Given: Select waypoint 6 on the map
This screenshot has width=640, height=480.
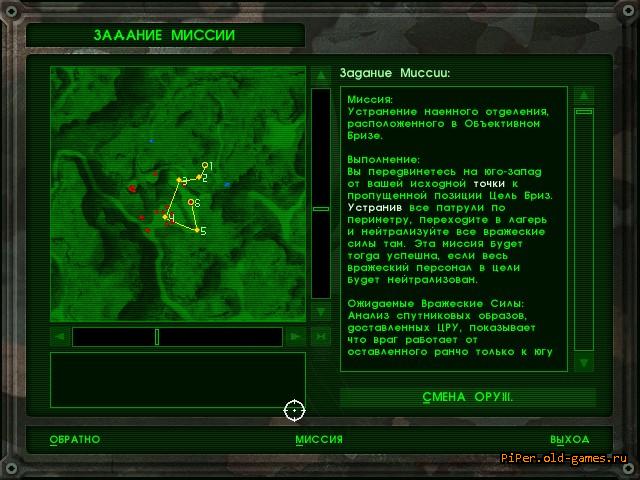Looking at the screenshot, I should pos(190,202).
